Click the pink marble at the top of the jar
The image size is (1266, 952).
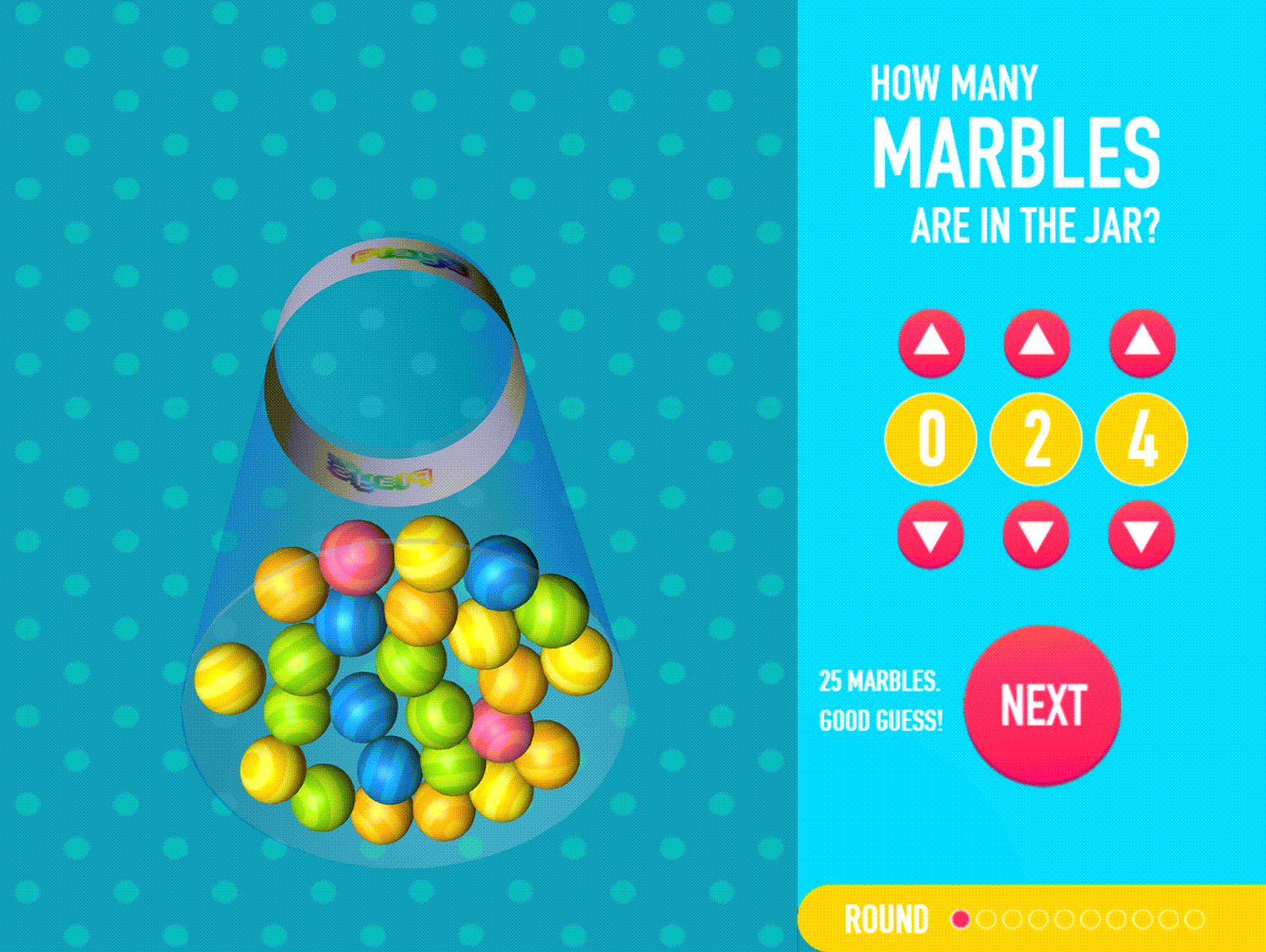[354, 557]
